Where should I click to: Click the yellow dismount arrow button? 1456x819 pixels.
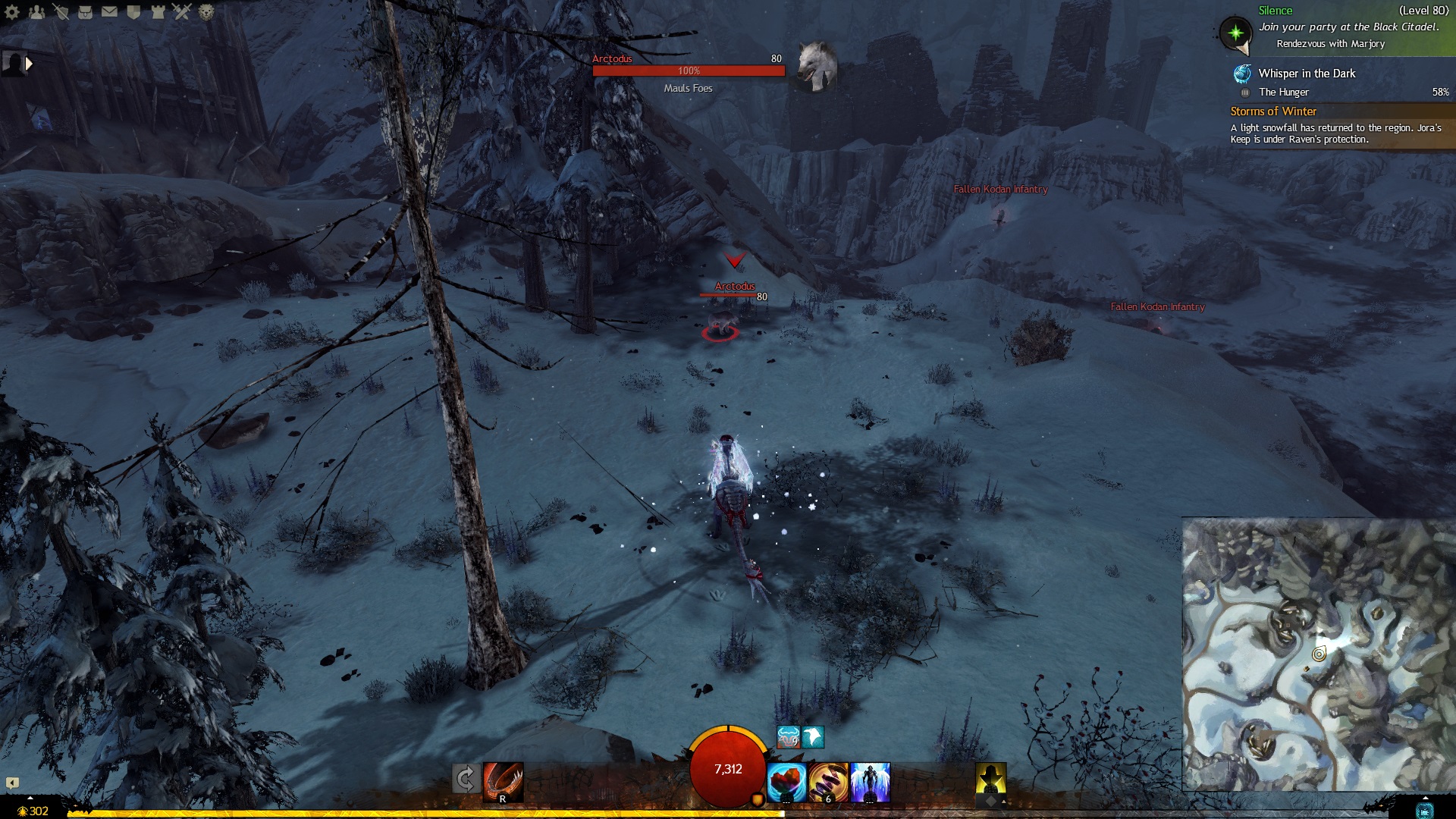990,780
